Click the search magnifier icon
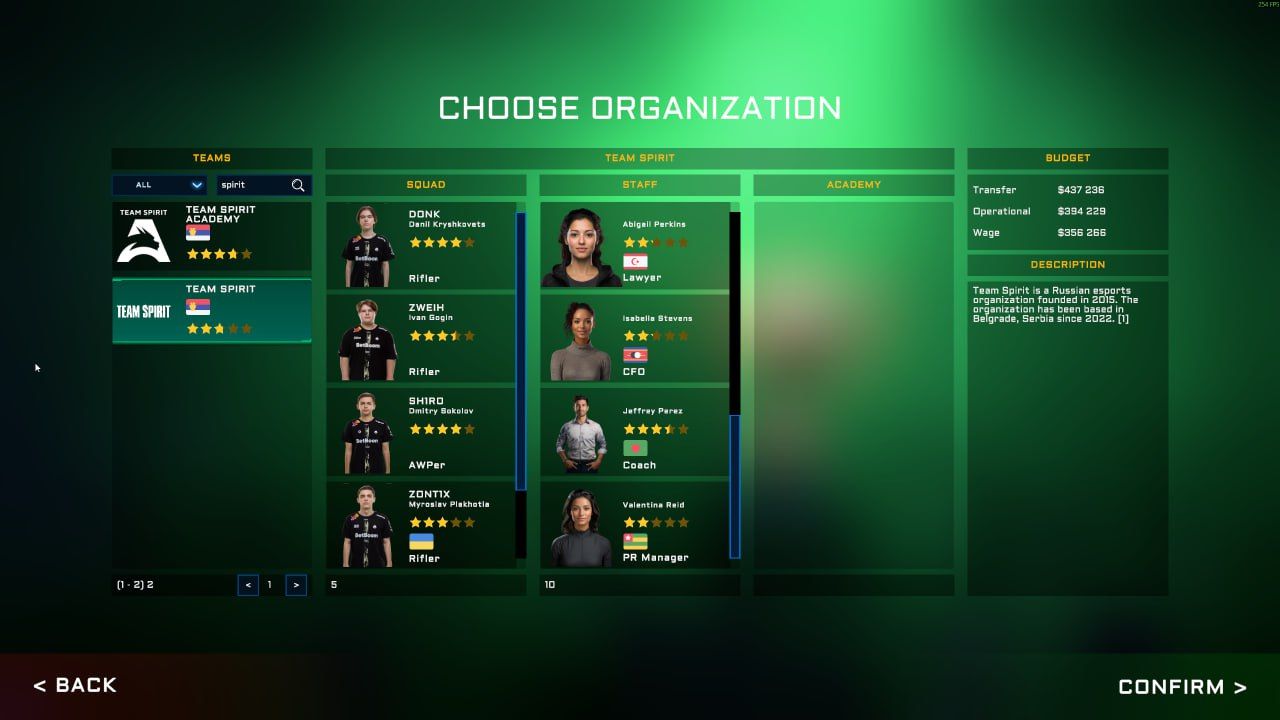This screenshot has width=1280, height=720. click(x=299, y=184)
